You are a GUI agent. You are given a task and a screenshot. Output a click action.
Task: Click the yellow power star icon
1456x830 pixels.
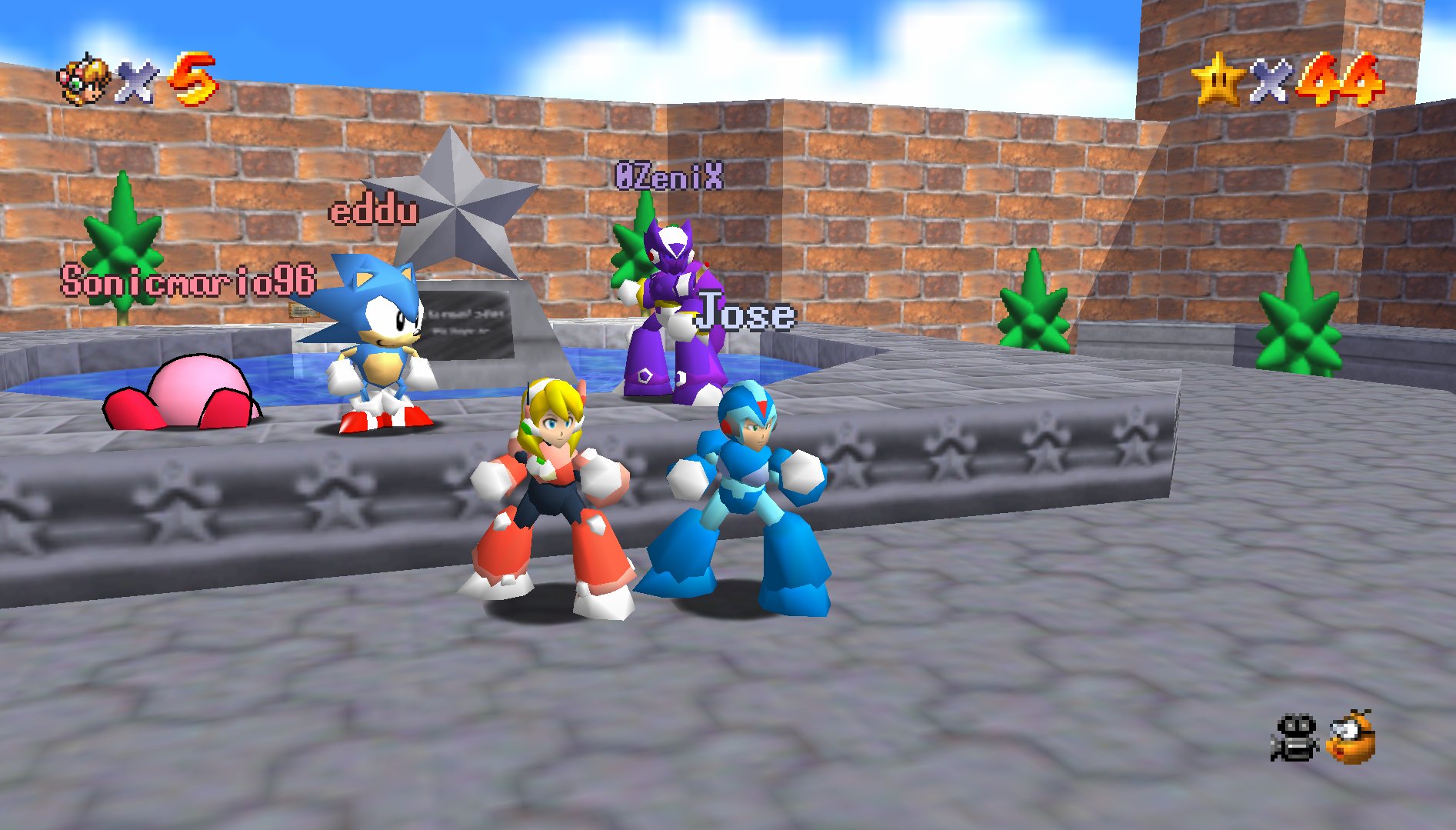(1217, 79)
